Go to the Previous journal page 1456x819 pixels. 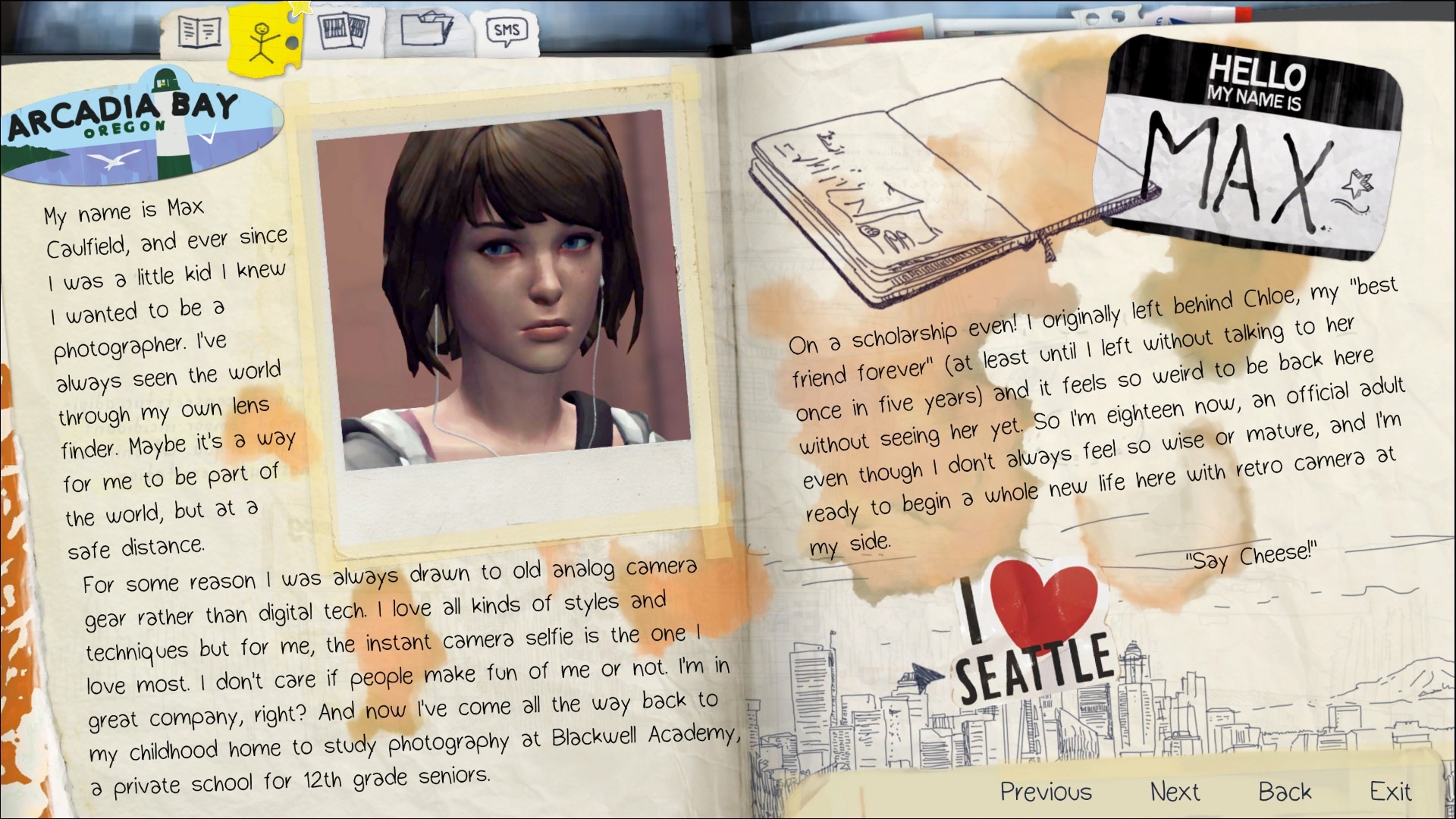pos(1046,792)
